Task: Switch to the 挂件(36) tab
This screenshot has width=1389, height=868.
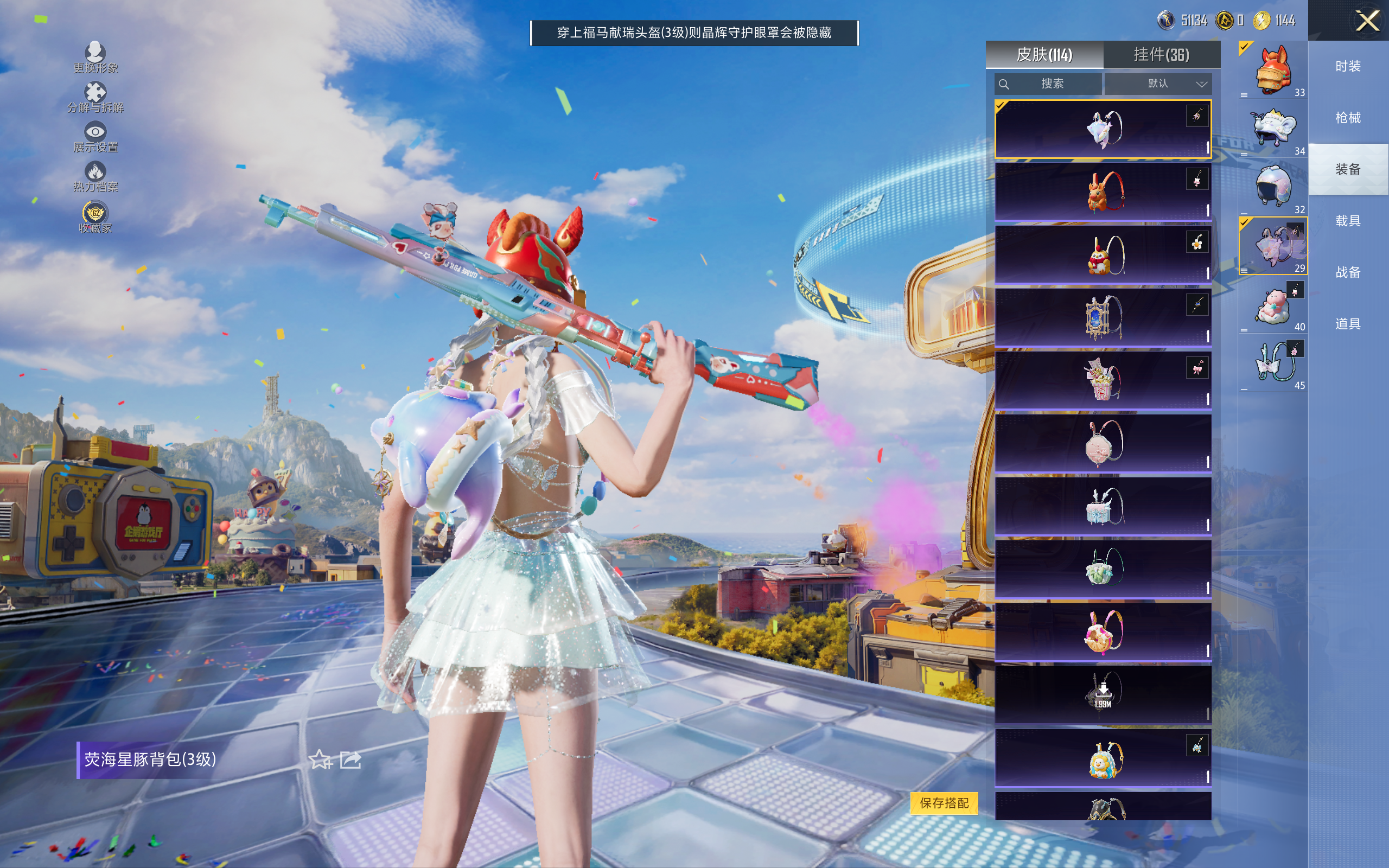Action: pos(1161,55)
